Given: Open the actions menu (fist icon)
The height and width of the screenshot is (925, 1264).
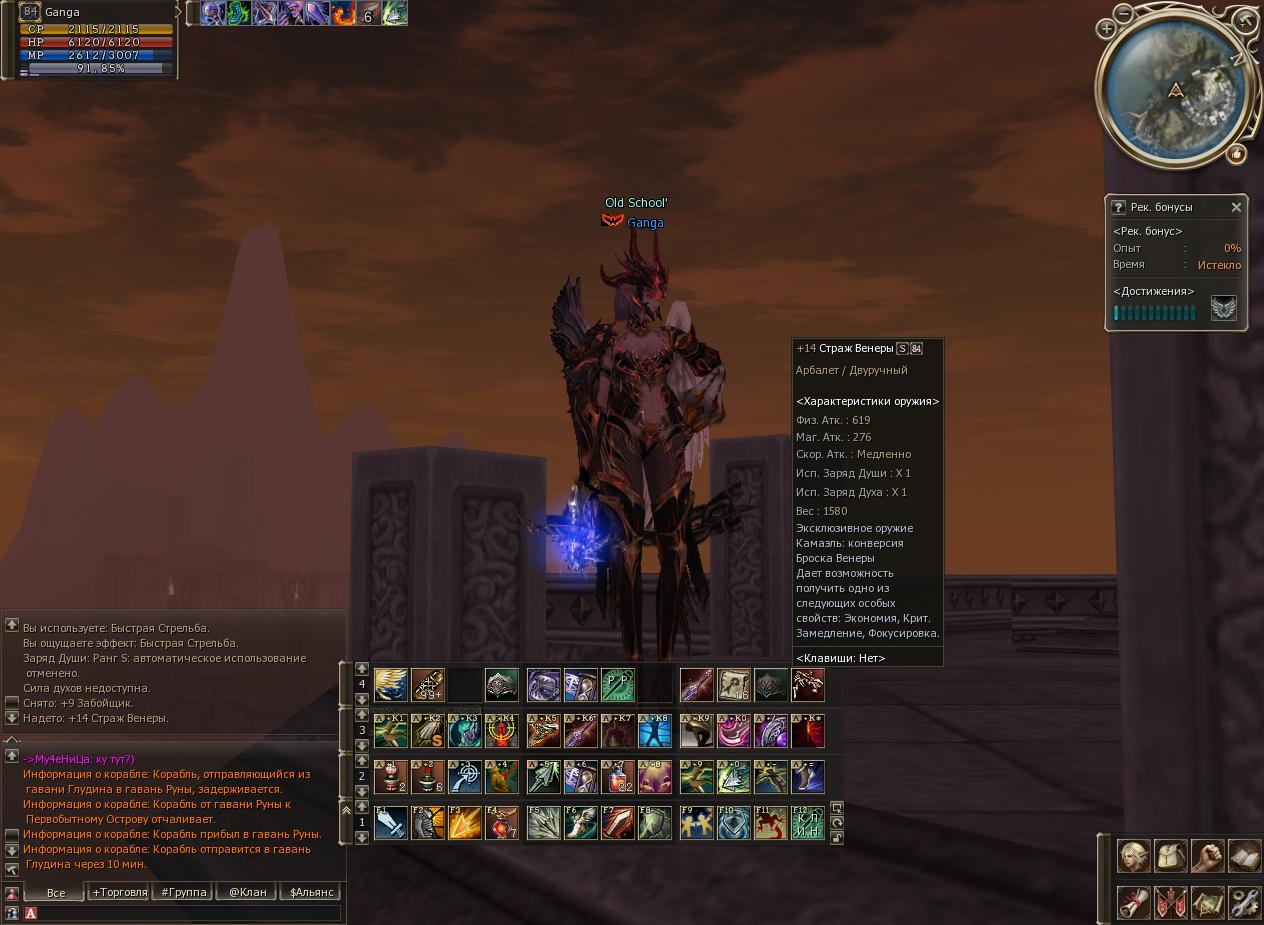Looking at the screenshot, I should (1207, 856).
